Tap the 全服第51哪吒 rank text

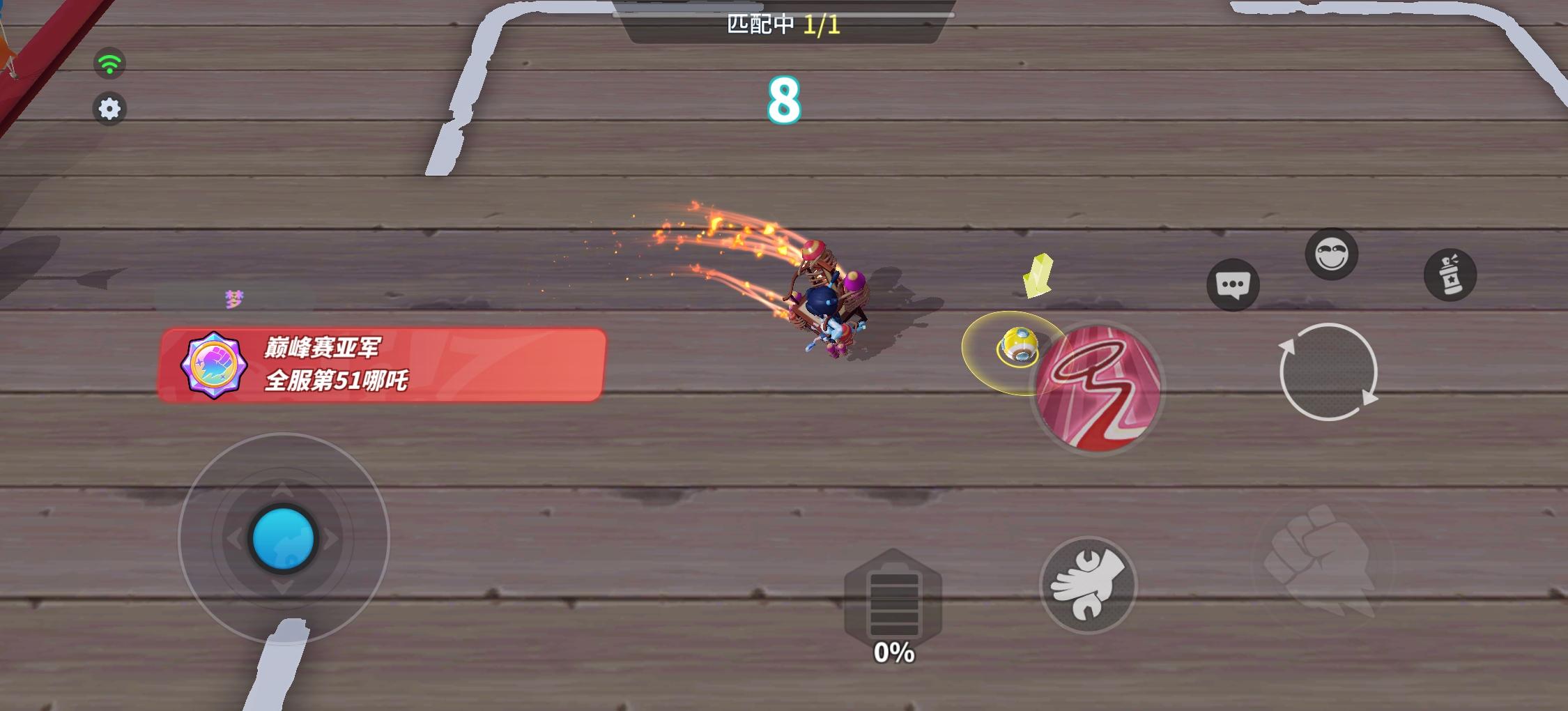[338, 380]
